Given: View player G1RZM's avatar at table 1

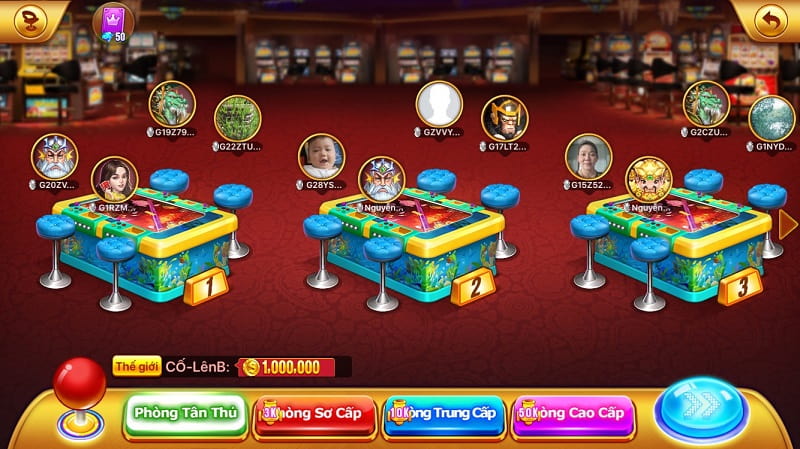Looking at the screenshot, I should click(114, 178).
